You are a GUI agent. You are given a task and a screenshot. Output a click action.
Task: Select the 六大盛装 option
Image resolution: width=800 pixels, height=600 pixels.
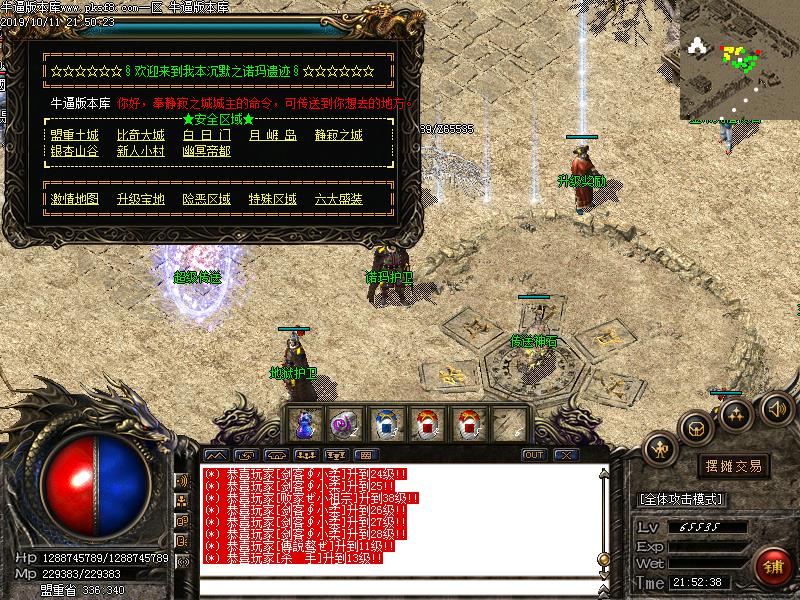coord(338,199)
